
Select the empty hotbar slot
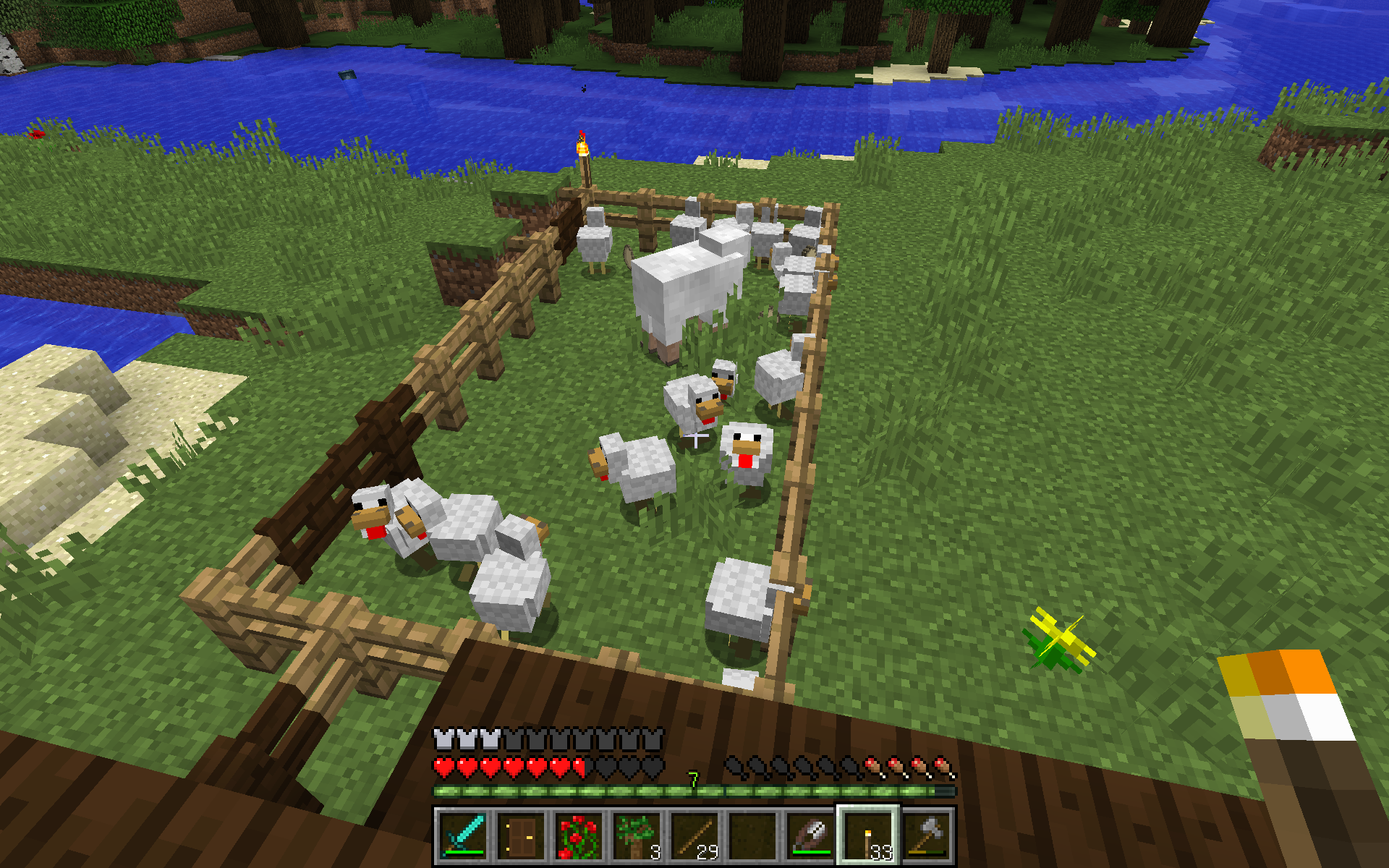(x=752, y=835)
